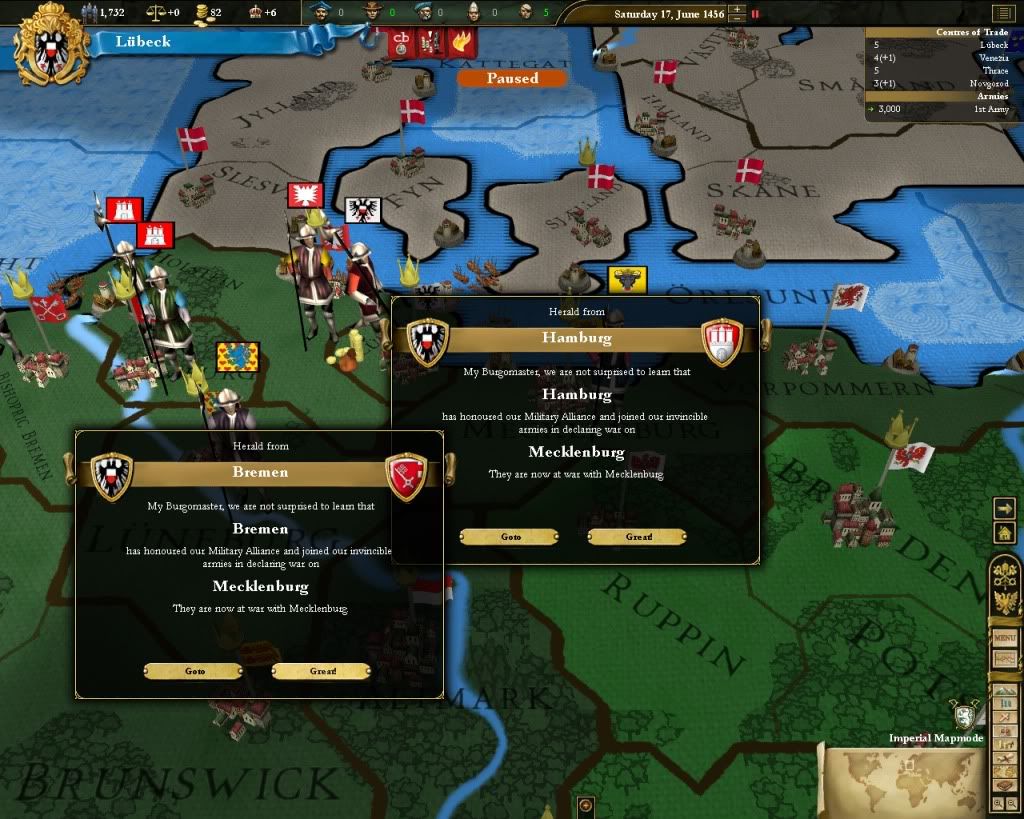The height and width of the screenshot is (819, 1024).
Task: Zoom in with the plus magnifier
Action: (999, 803)
